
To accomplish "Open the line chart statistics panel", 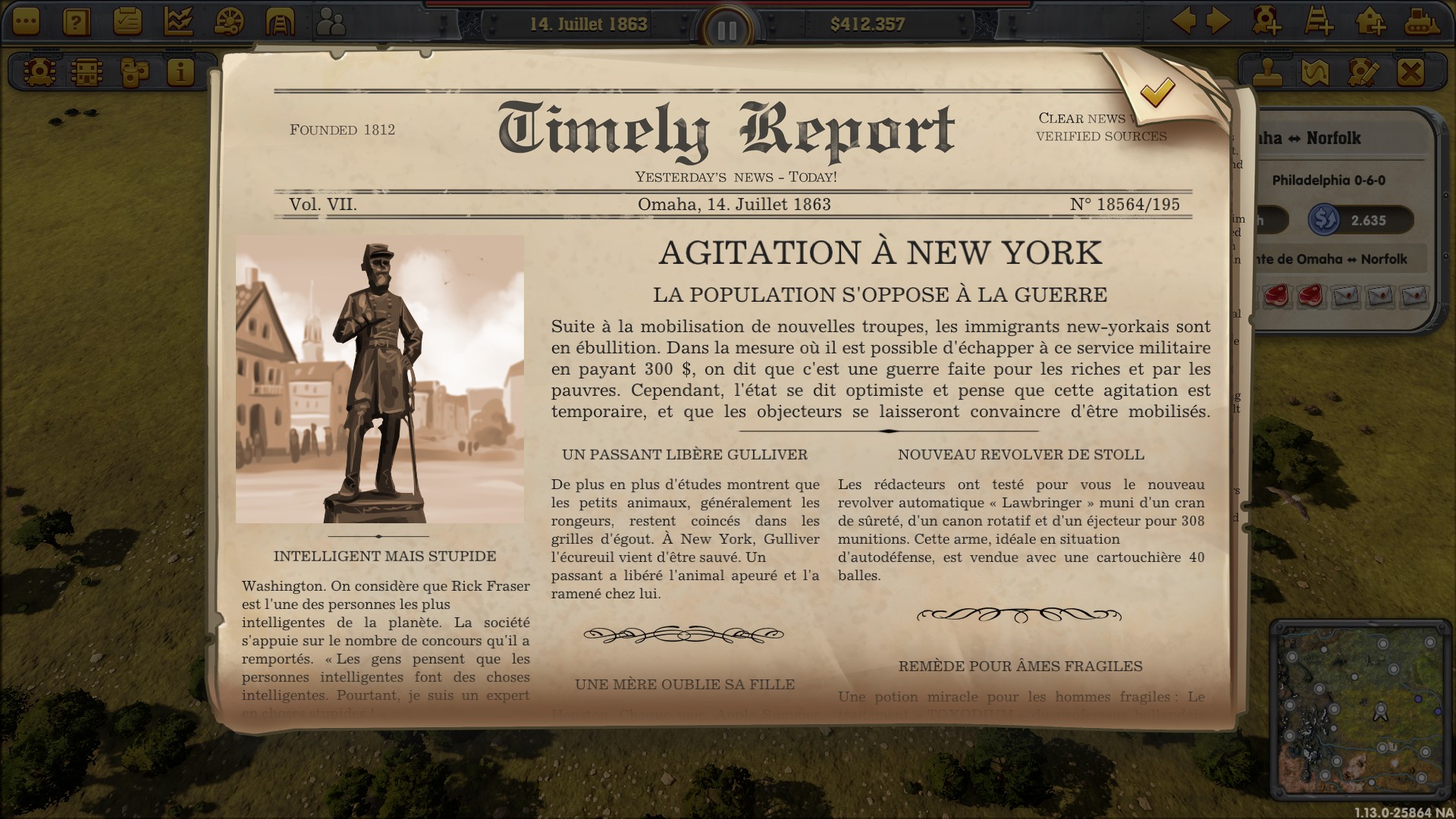I will pyautogui.click(x=177, y=21).
